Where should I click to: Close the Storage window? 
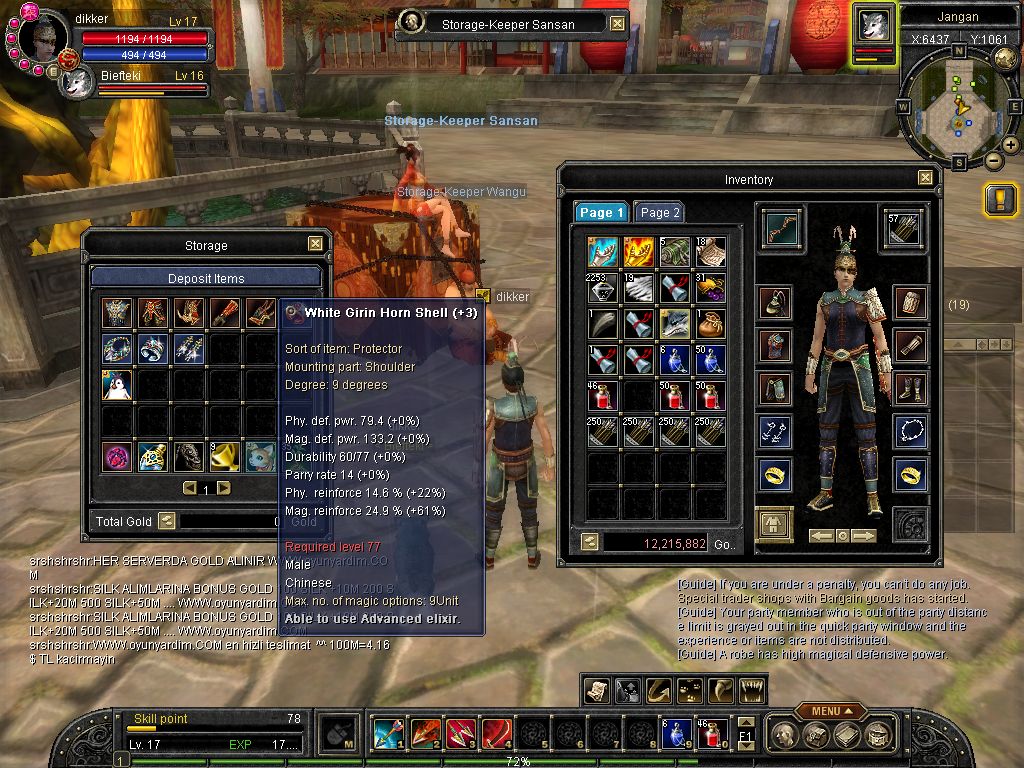[x=315, y=244]
